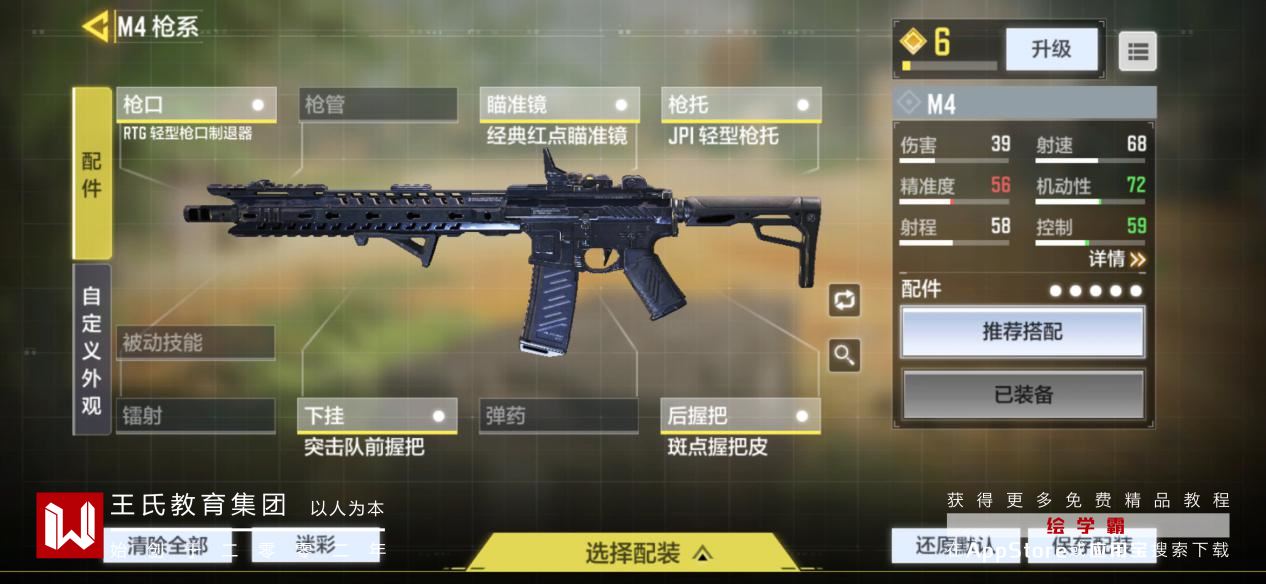The width and height of the screenshot is (1266, 584).
Task: Tap the 升级 upgrade button
Action: pos(1051,49)
